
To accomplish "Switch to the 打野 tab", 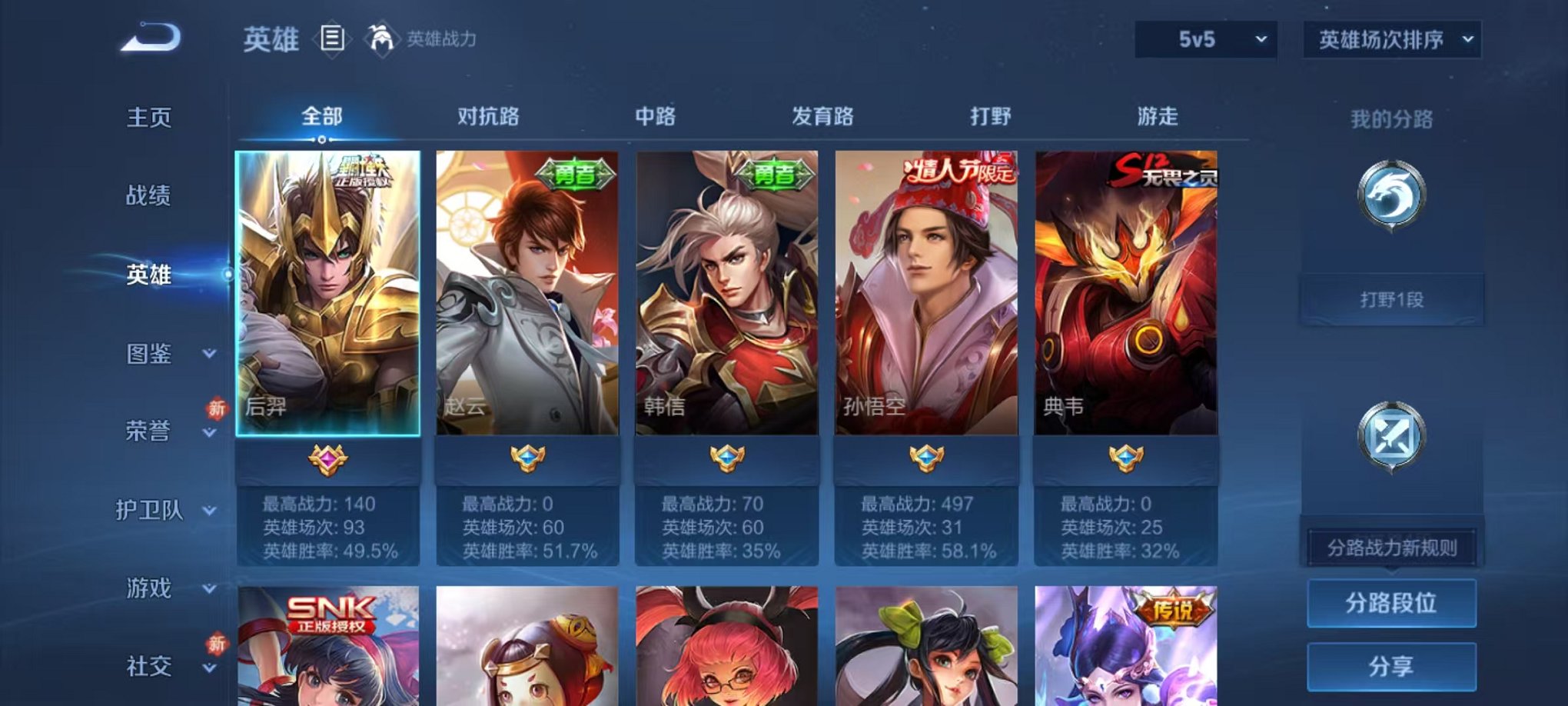I will pos(992,117).
